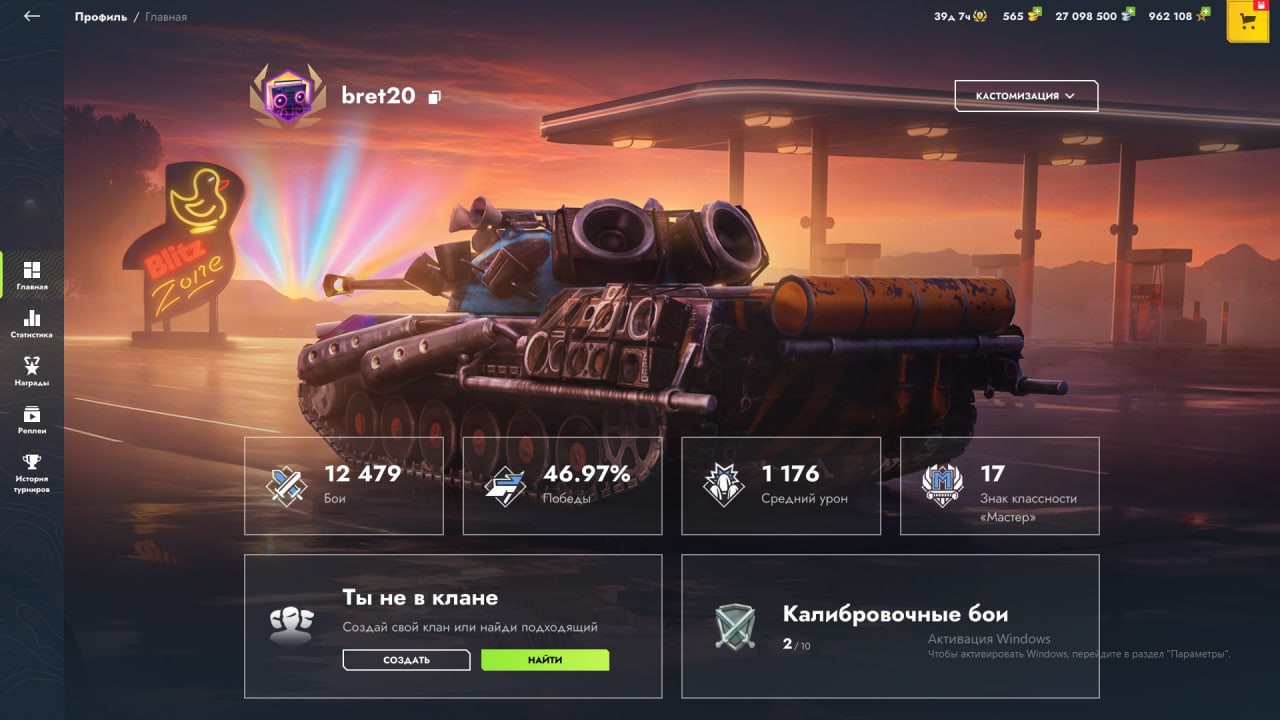Open the yellow shop cart

tap(1247, 22)
